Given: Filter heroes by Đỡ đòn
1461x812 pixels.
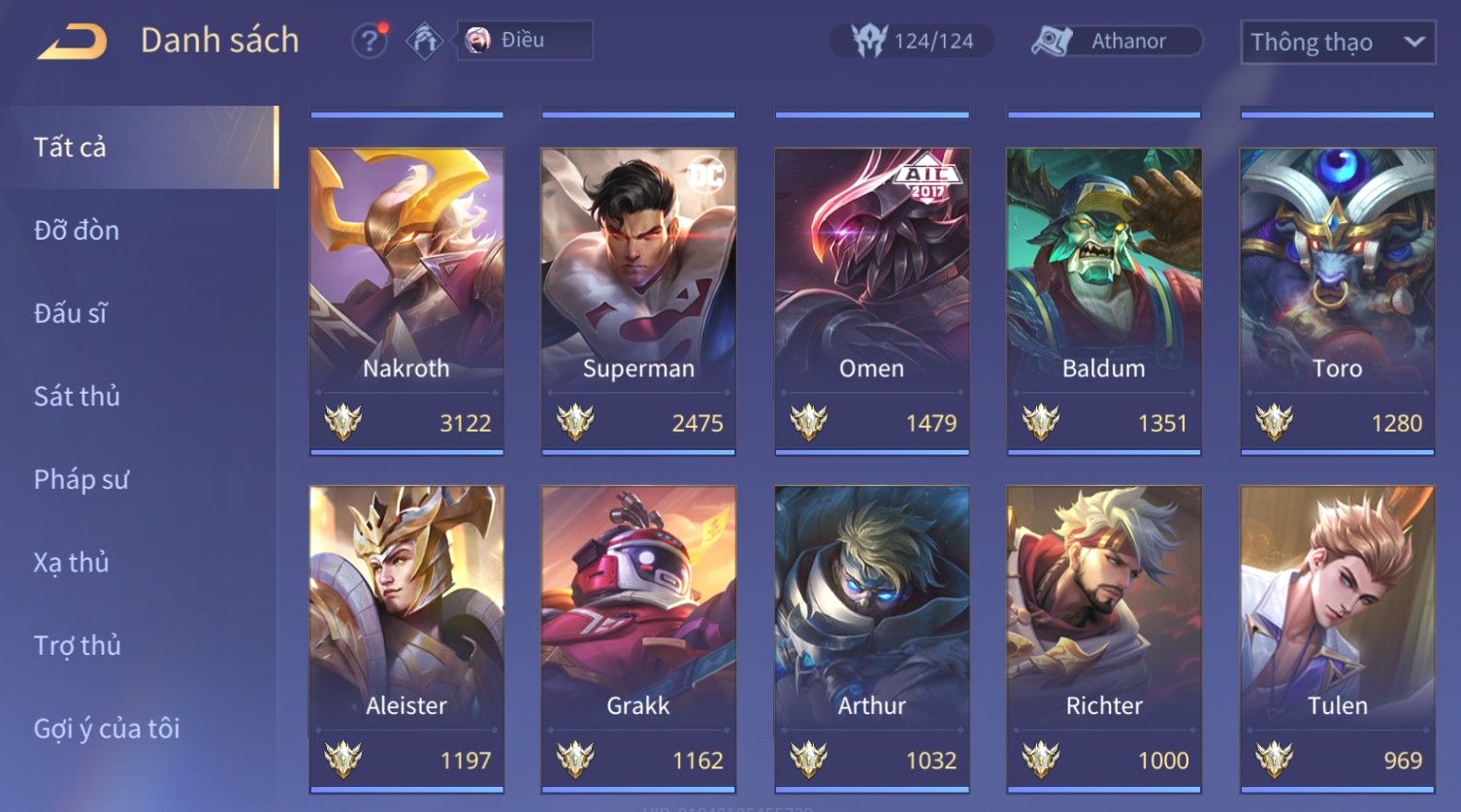Looking at the screenshot, I should tap(77, 231).
